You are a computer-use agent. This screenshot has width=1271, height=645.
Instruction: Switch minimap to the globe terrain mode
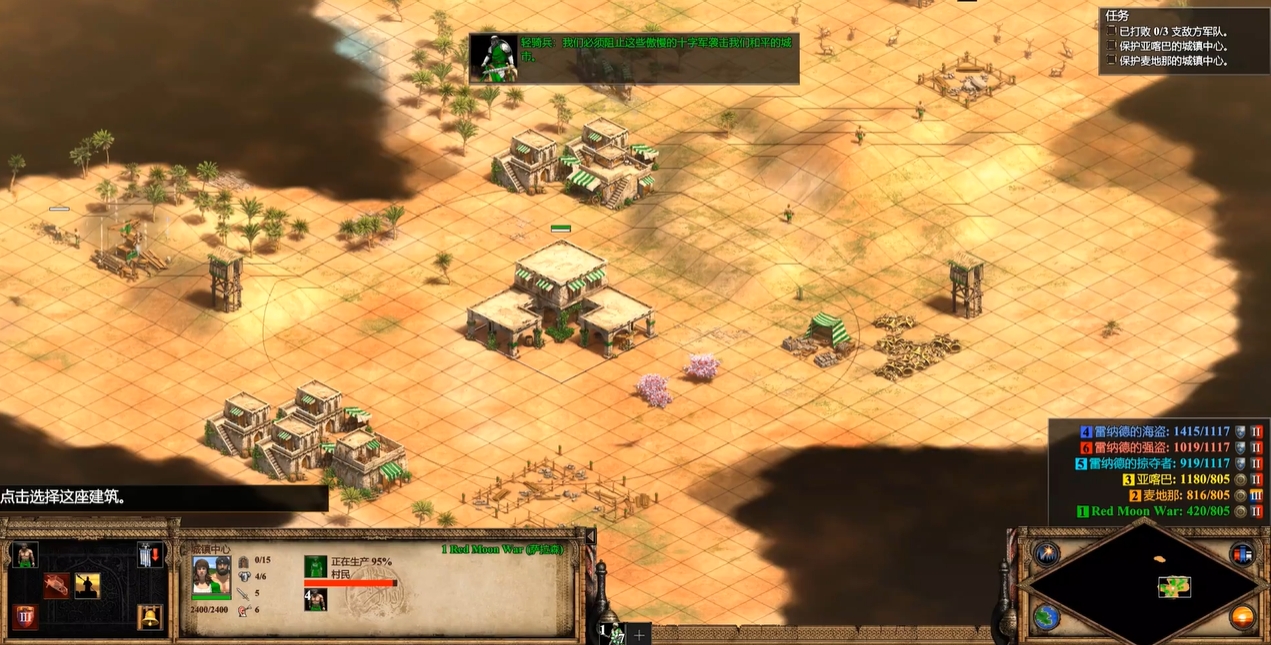point(1047,616)
